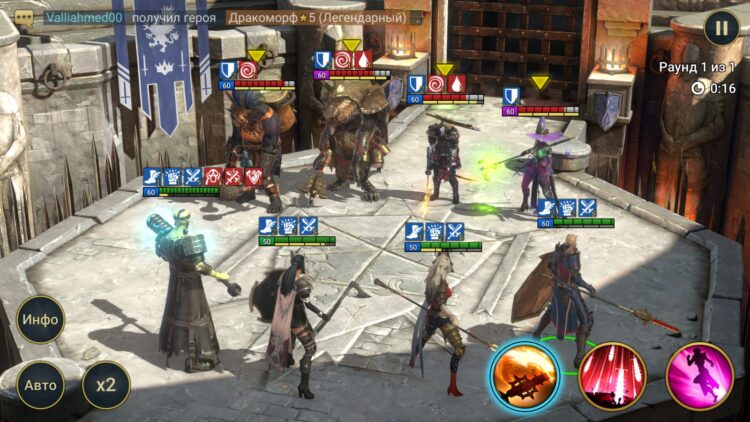
Task: Activate the pink figure skill
Action: 699,376
